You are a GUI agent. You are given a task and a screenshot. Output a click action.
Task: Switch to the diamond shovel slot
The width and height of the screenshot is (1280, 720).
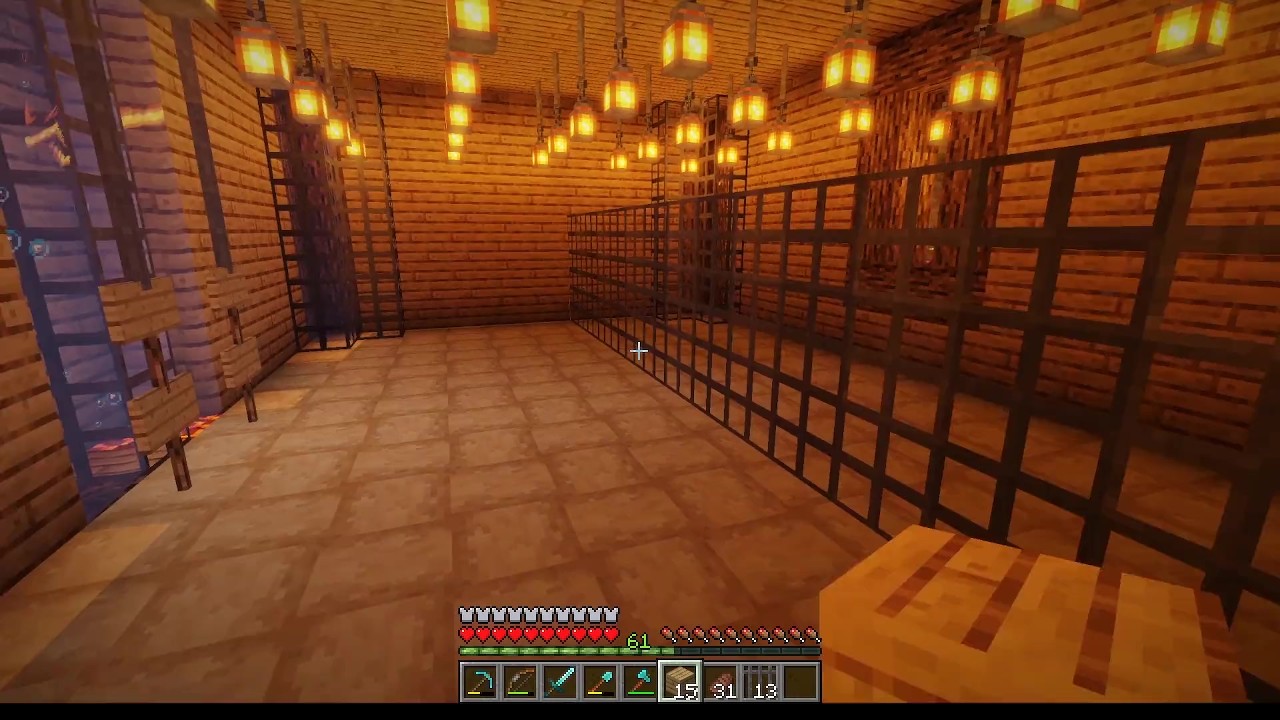click(x=599, y=682)
